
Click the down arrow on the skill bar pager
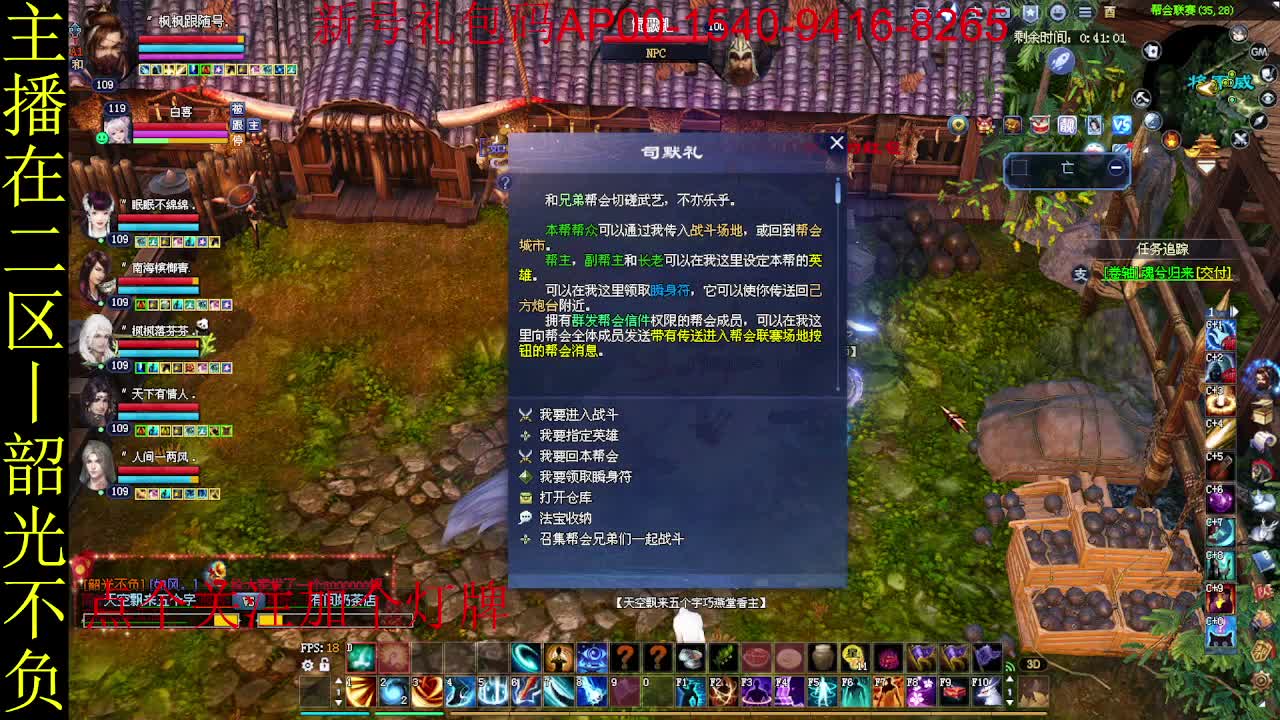click(338, 703)
